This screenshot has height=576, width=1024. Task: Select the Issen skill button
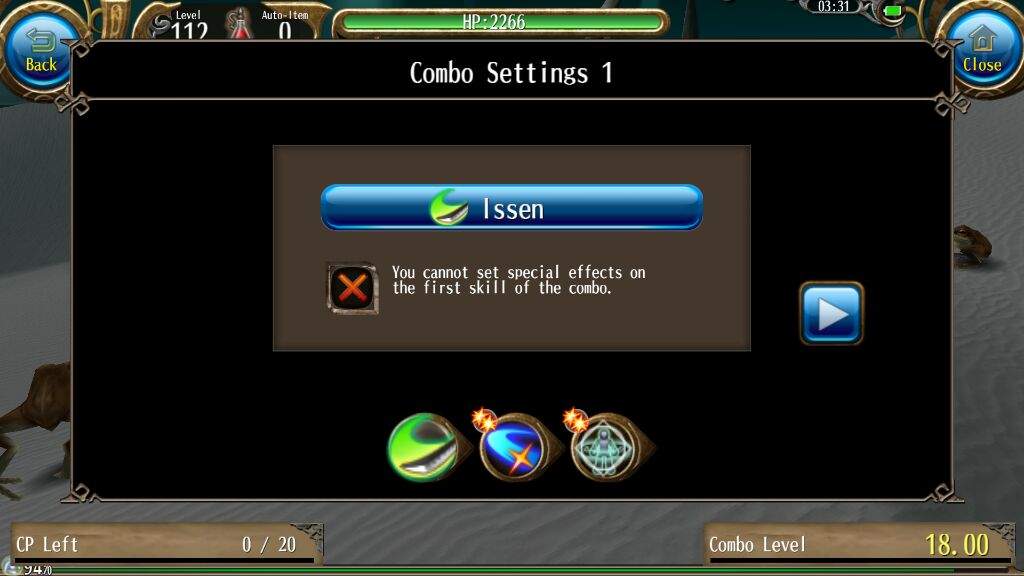pyautogui.click(x=511, y=208)
